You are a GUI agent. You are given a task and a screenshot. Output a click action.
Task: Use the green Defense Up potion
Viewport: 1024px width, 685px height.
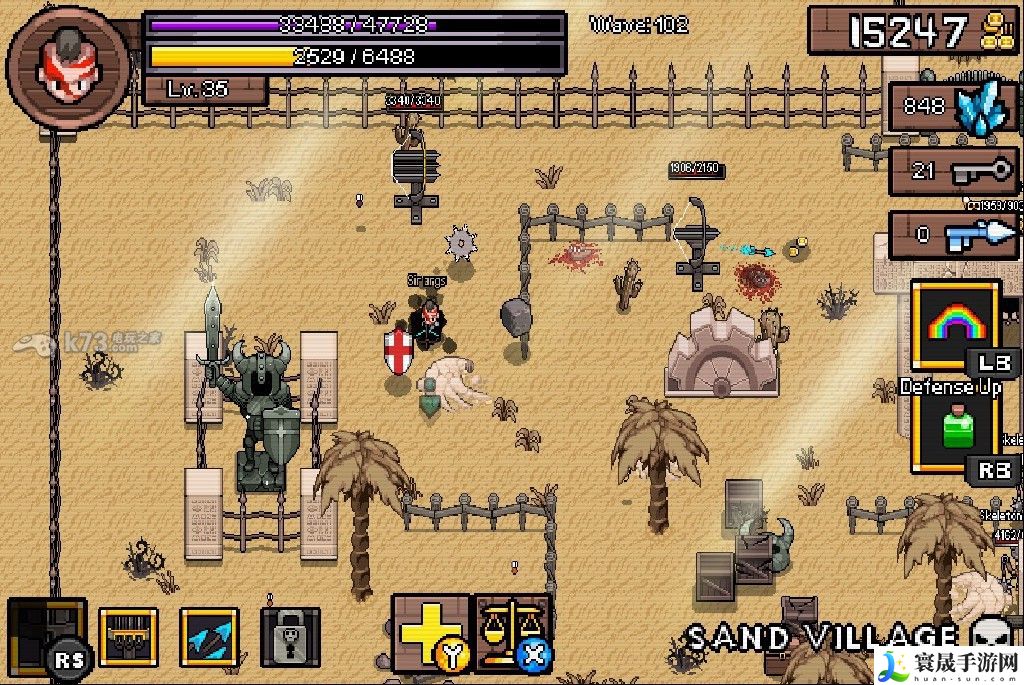(955, 430)
